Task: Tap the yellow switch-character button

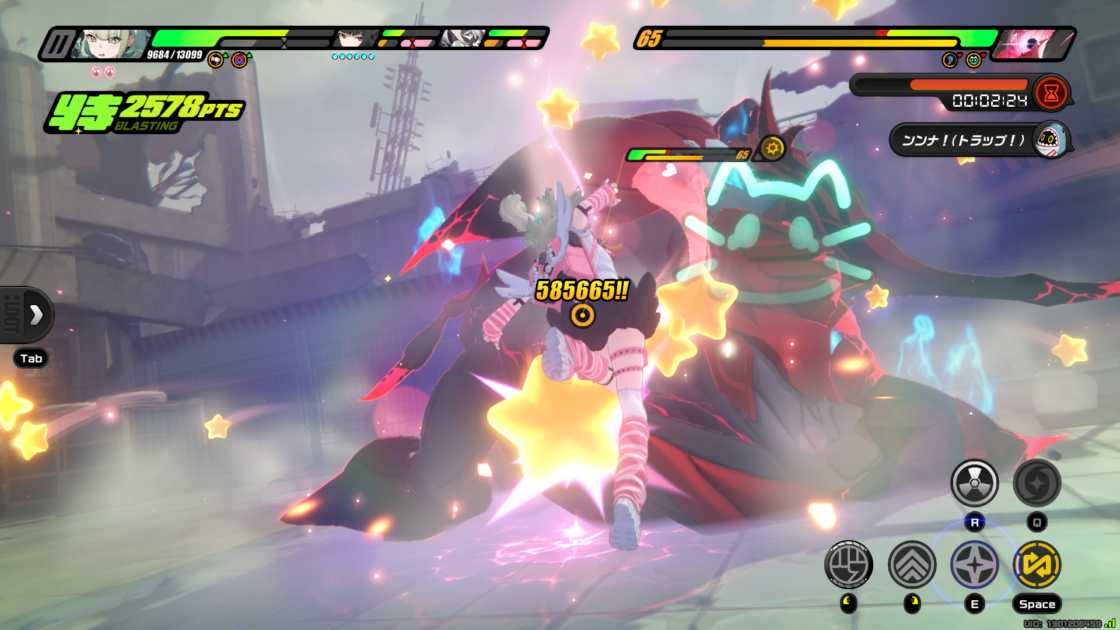Action: click(x=1037, y=564)
